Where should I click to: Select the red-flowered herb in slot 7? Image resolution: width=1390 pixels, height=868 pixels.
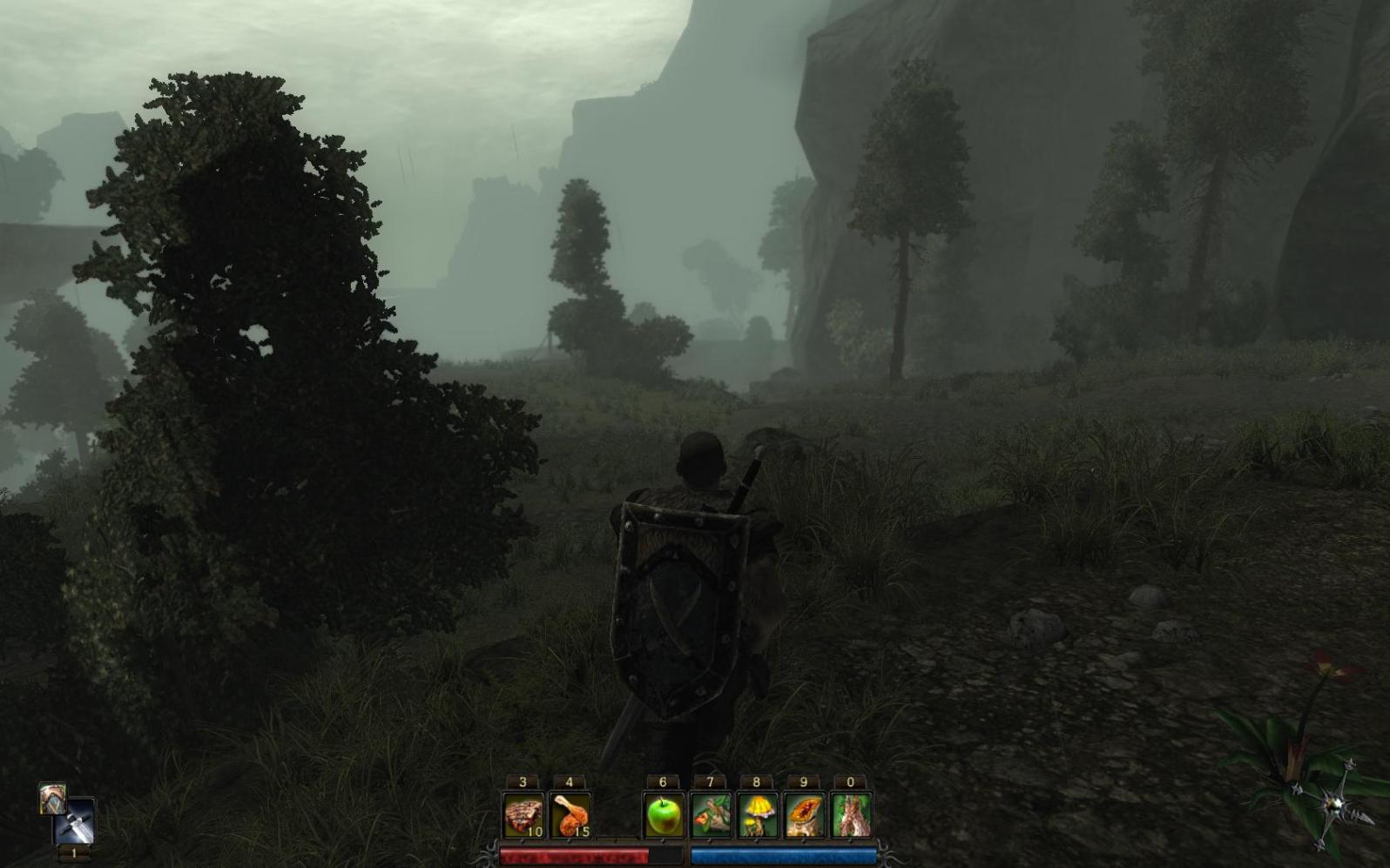(x=711, y=816)
